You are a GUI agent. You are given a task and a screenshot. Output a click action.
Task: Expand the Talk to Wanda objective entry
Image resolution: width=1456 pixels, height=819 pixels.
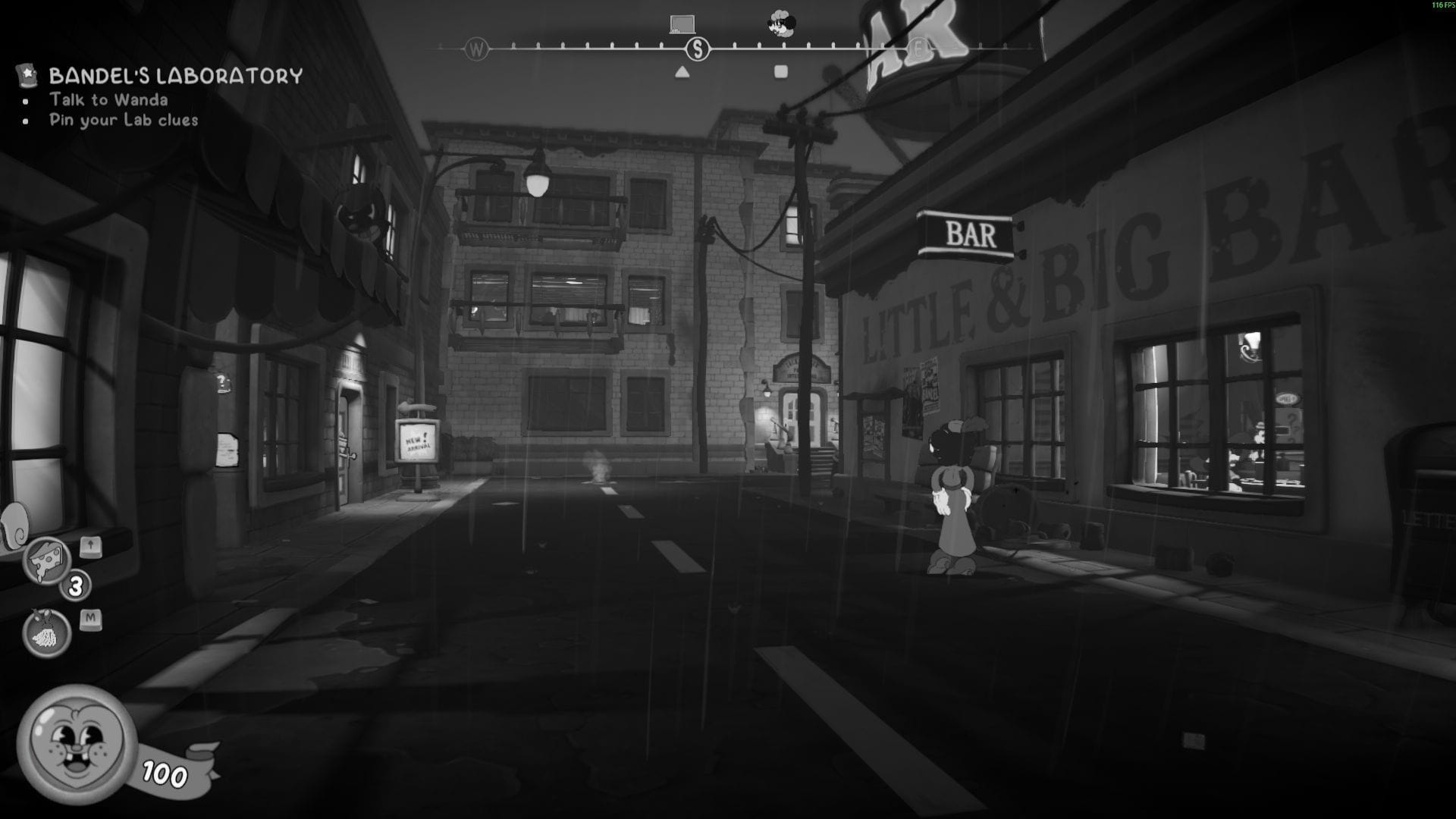point(109,99)
